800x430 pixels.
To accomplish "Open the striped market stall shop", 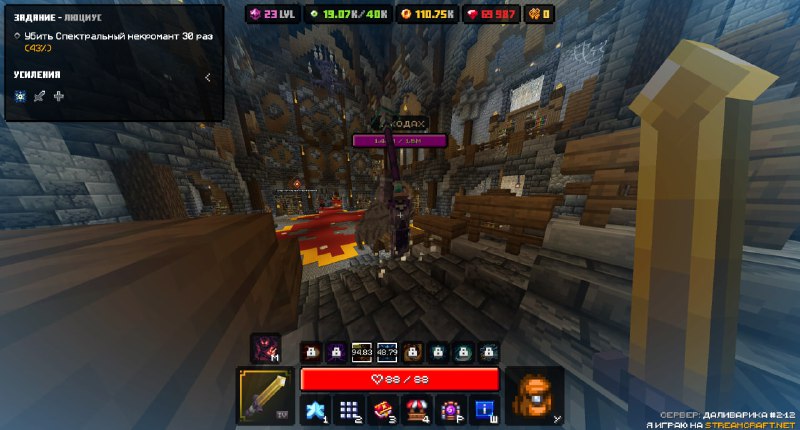I will pyautogui.click(x=416, y=408).
